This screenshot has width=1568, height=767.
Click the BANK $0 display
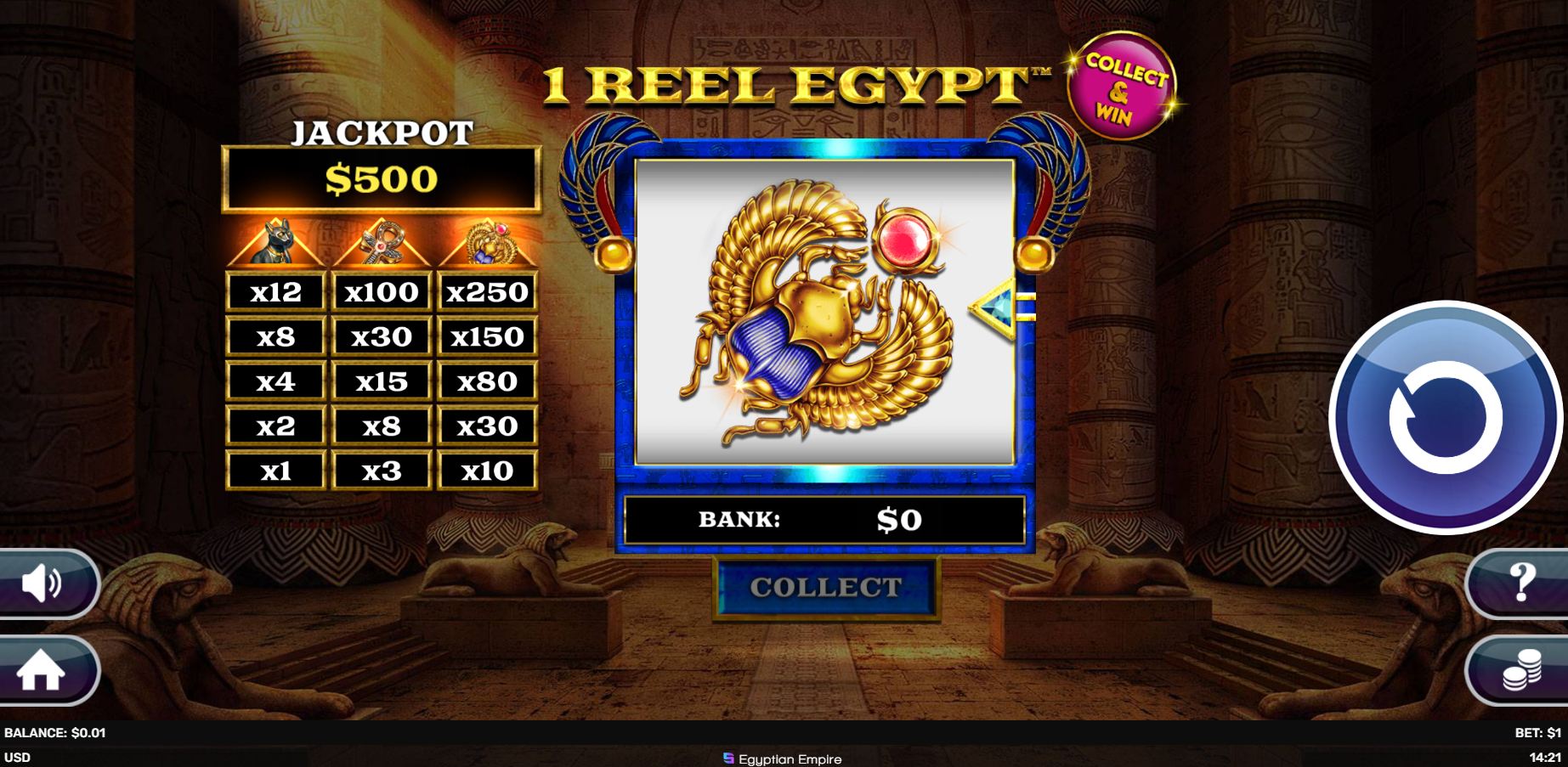(822, 521)
